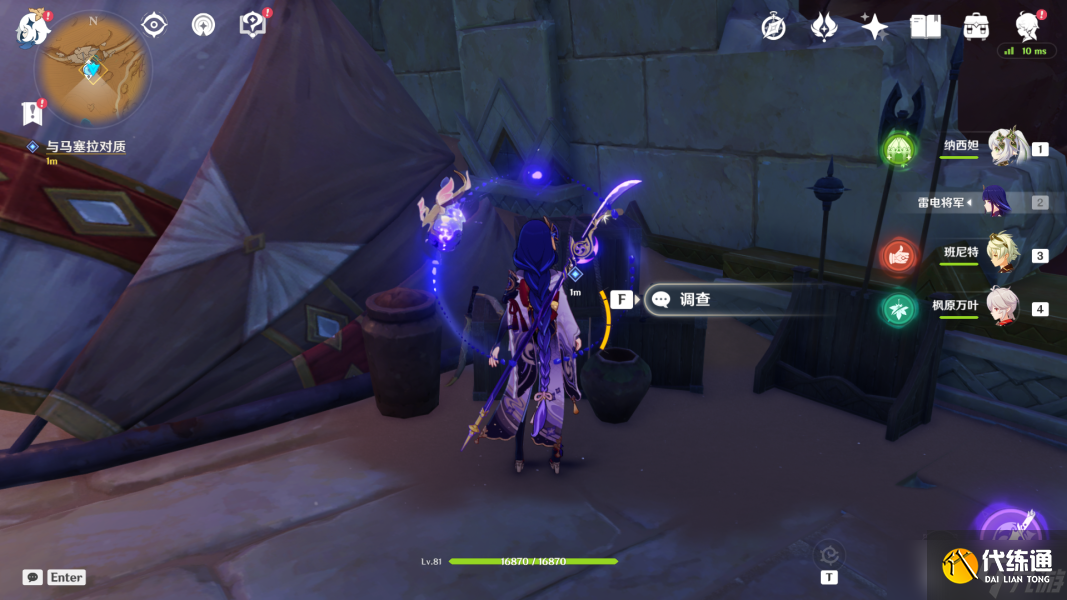Switch to party member 班尼特

(x=1005, y=255)
